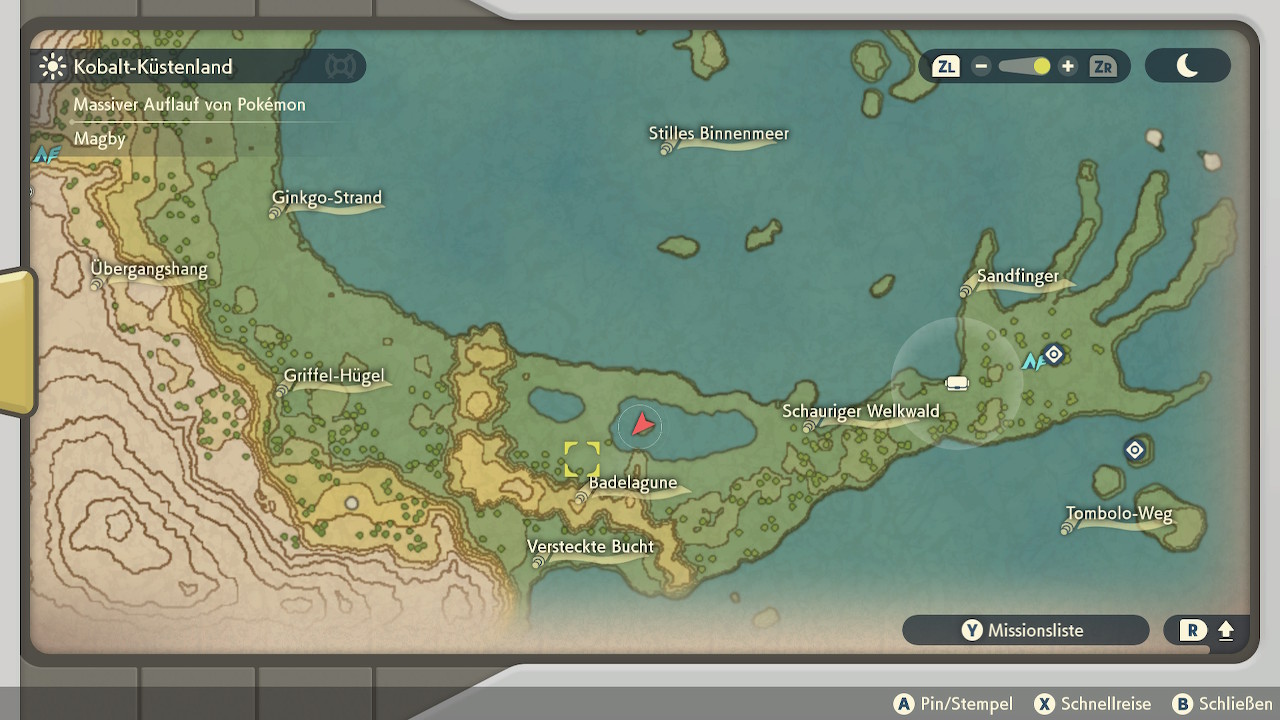The width and height of the screenshot is (1280, 720).
Task: Select the Badelagune location label
Action: 632,483
